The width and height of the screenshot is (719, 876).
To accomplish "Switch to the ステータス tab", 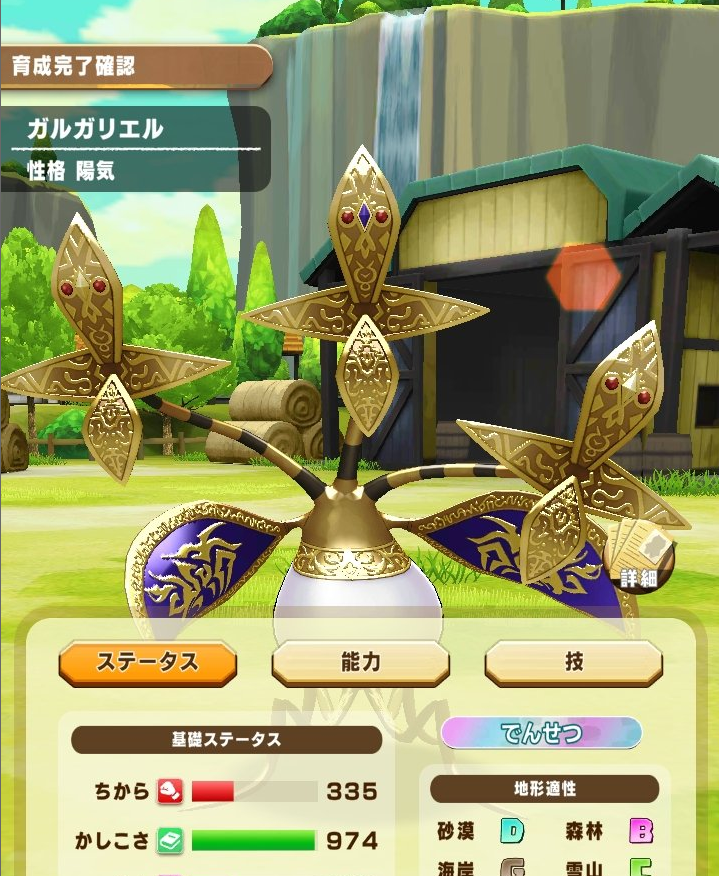I will click(x=148, y=663).
